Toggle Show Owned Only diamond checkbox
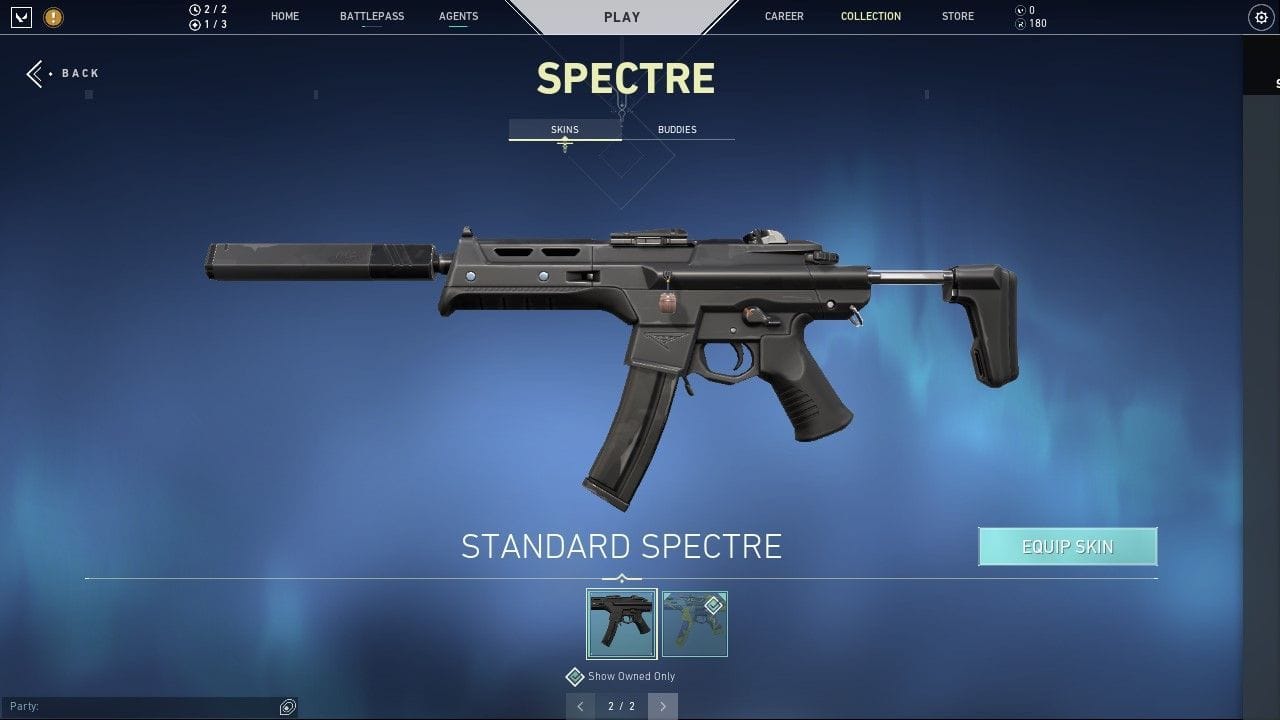Image resolution: width=1280 pixels, height=720 pixels. pos(575,676)
